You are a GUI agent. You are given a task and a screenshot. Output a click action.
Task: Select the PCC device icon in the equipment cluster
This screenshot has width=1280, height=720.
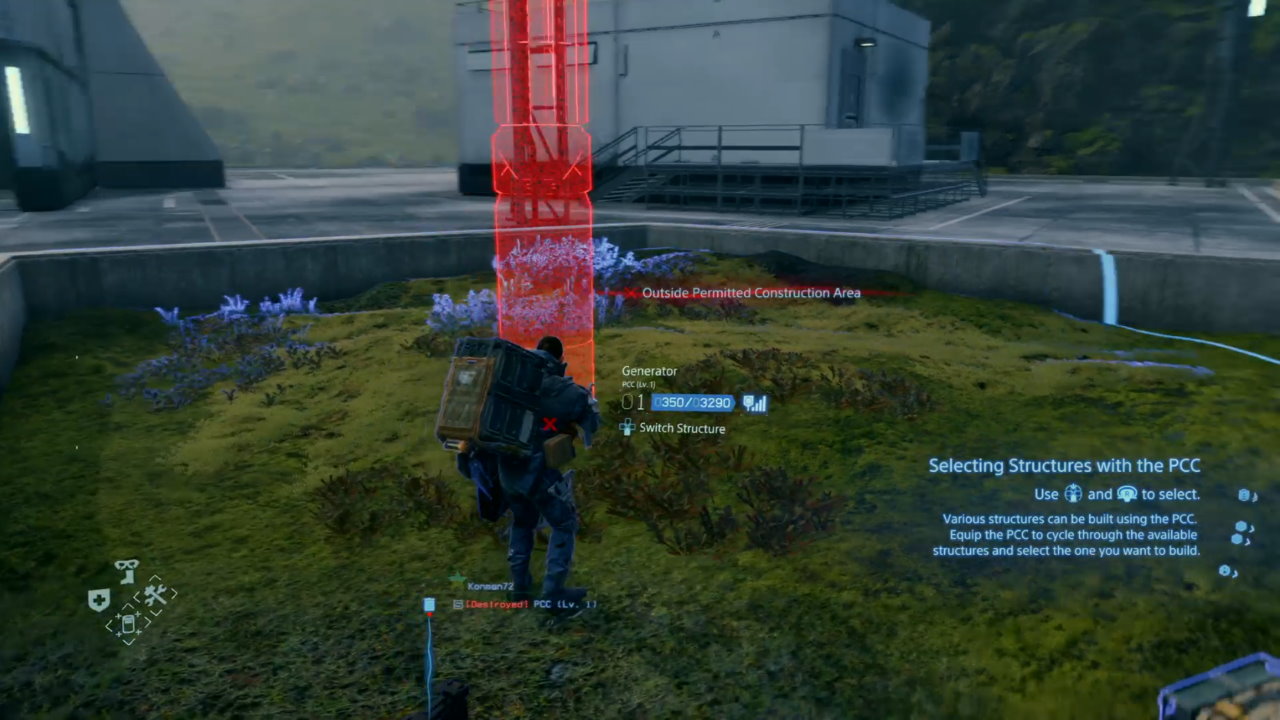pos(129,623)
